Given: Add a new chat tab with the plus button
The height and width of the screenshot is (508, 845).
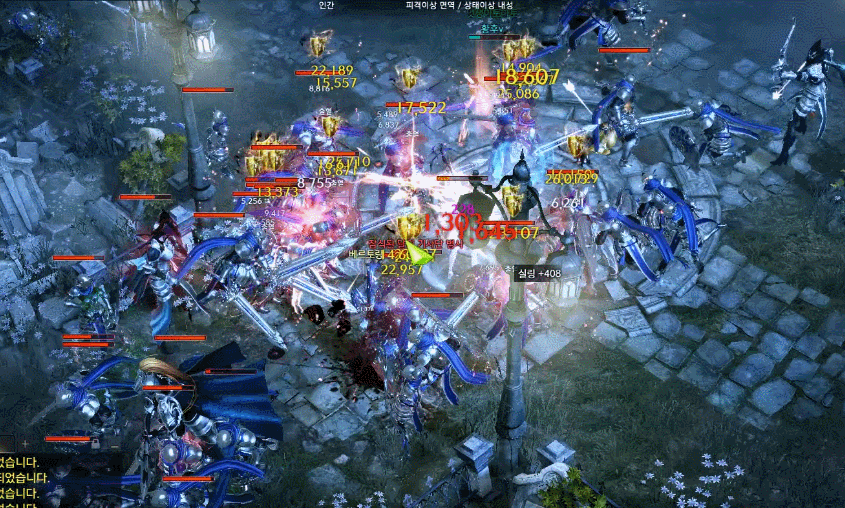Looking at the screenshot, I should [25, 442].
